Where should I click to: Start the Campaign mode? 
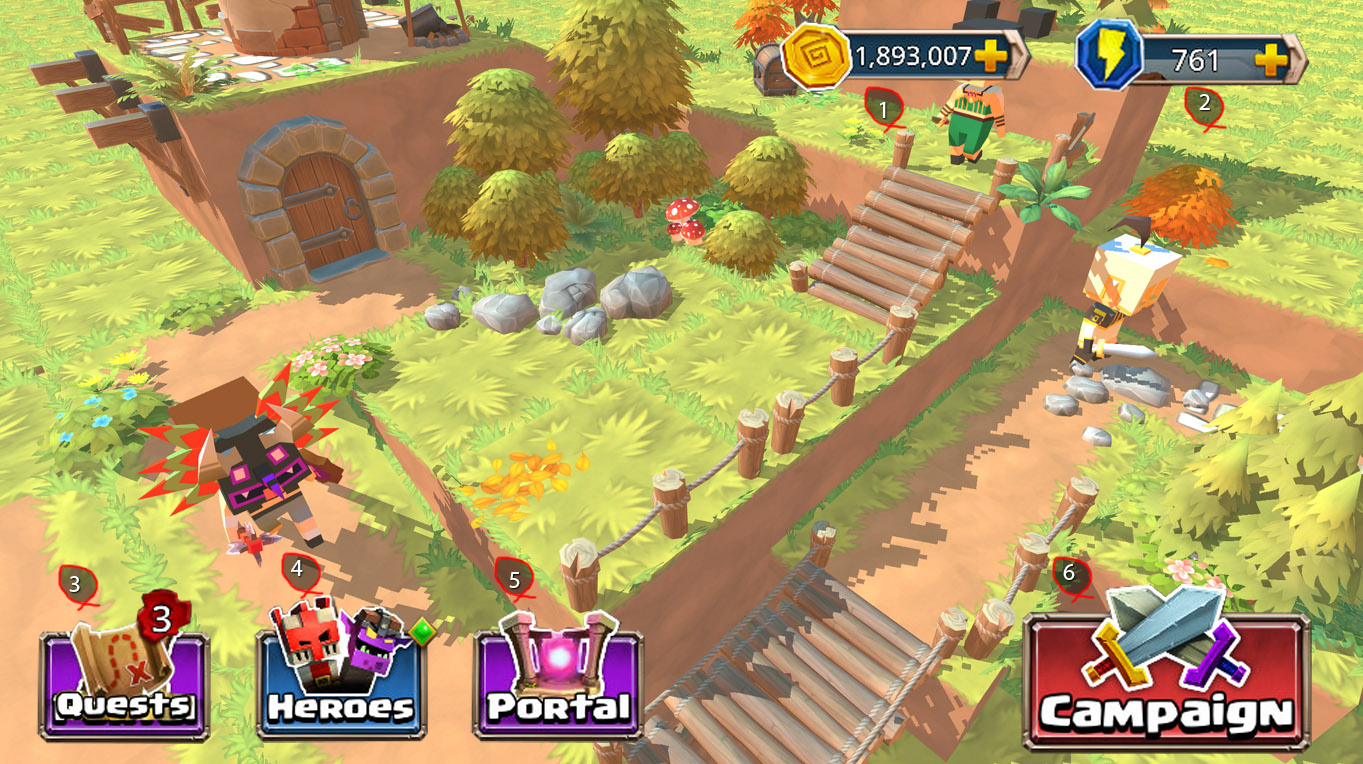tap(1166, 682)
